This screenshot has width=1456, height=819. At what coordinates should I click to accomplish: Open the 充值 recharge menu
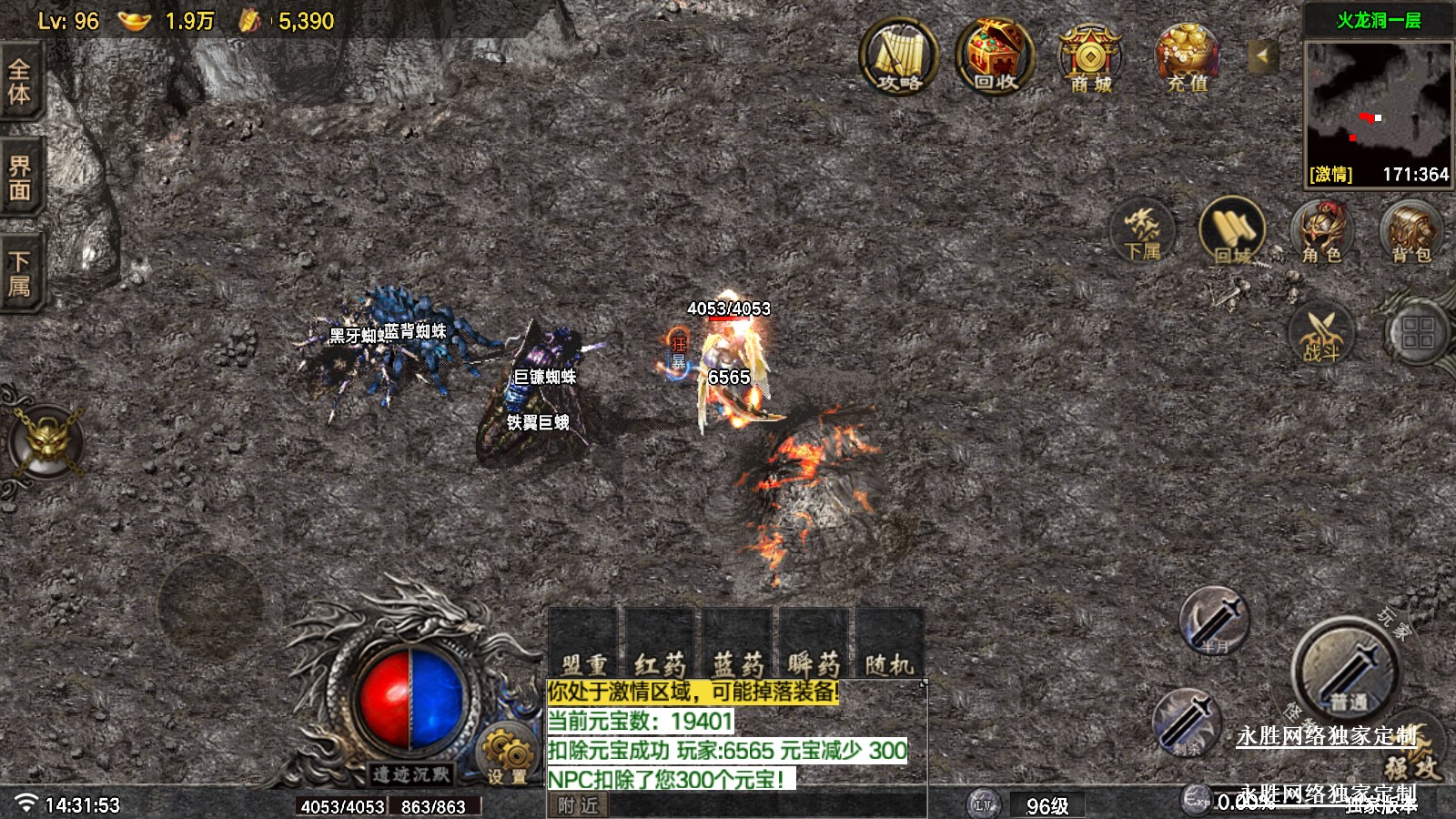tap(1188, 58)
